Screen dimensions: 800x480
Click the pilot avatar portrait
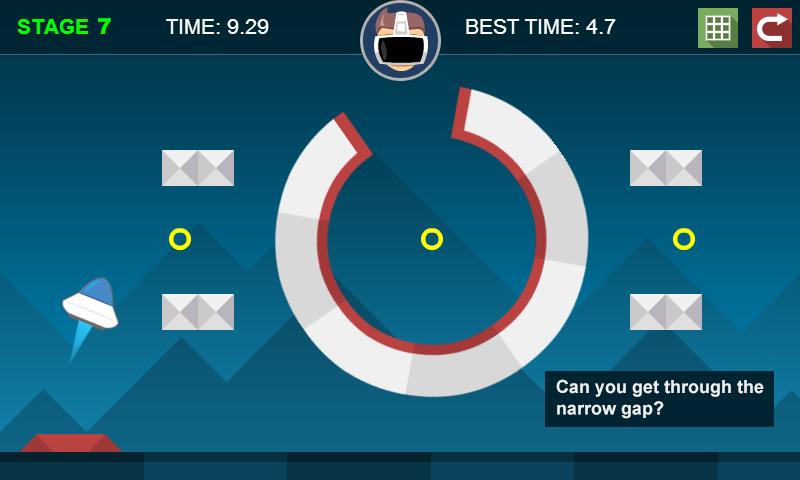[400, 40]
